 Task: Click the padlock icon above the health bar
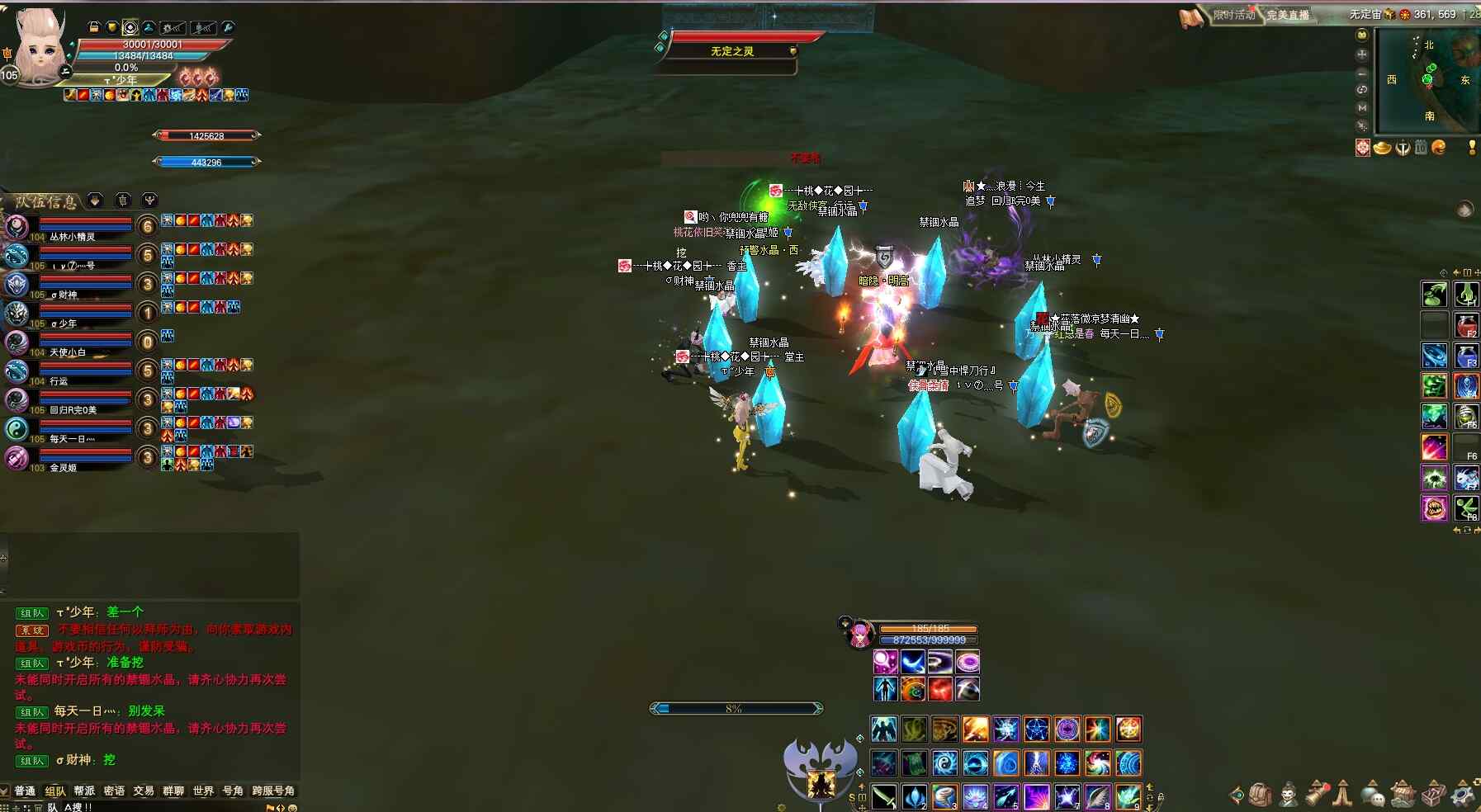point(93,27)
